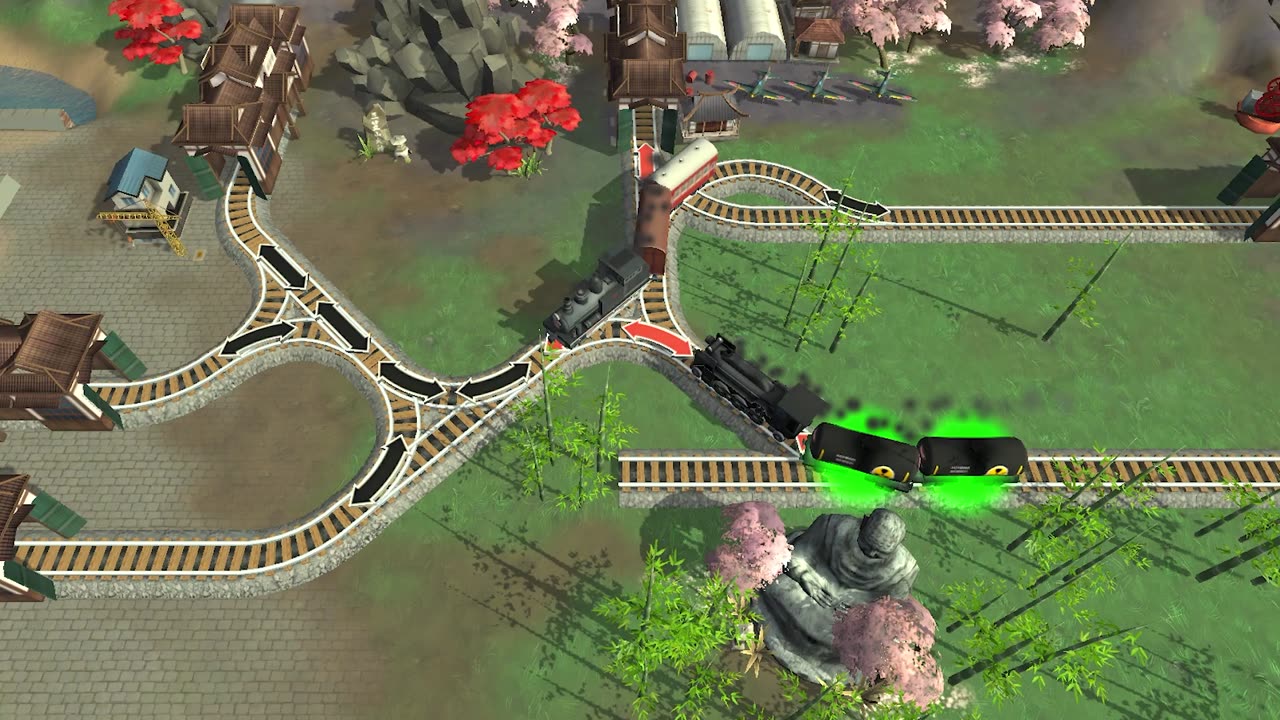The height and width of the screenshot is (720, 1280).
Task: Click the red arrow at the top station
Action: coord(647,160)
